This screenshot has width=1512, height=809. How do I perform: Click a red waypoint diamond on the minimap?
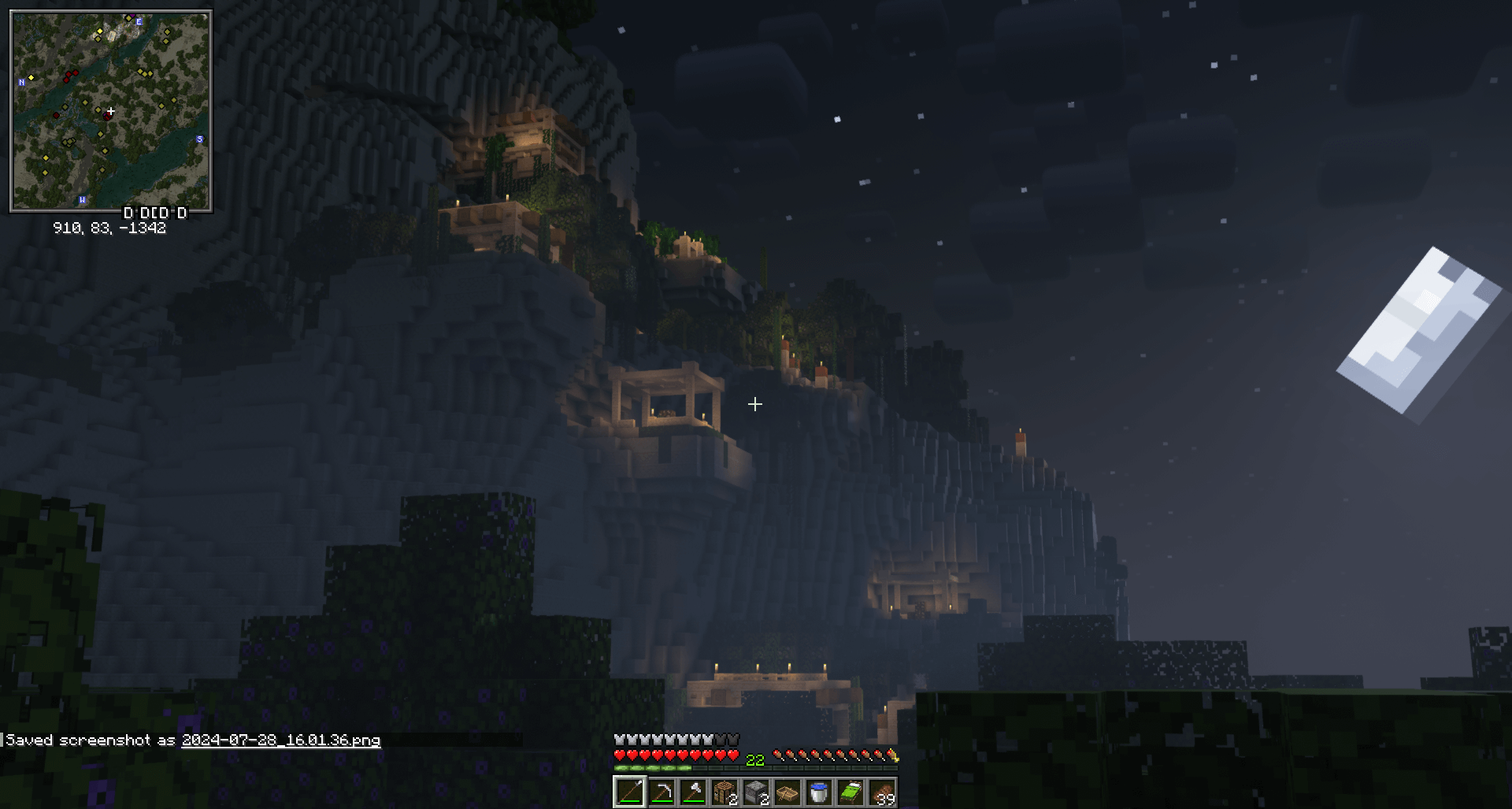(x=75, y=72)
